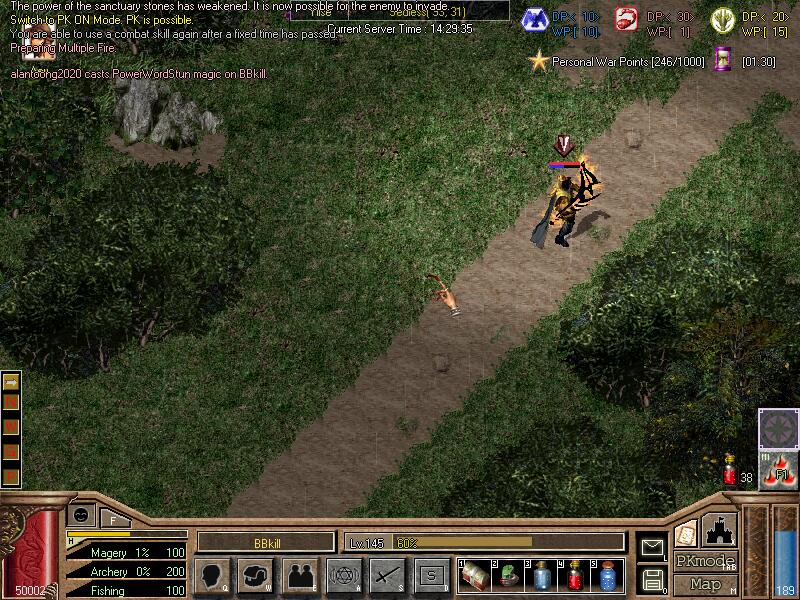The width and height of the screenshot is (800, 600).
Task: Open the mail envelope button
Action: (652, 547)
